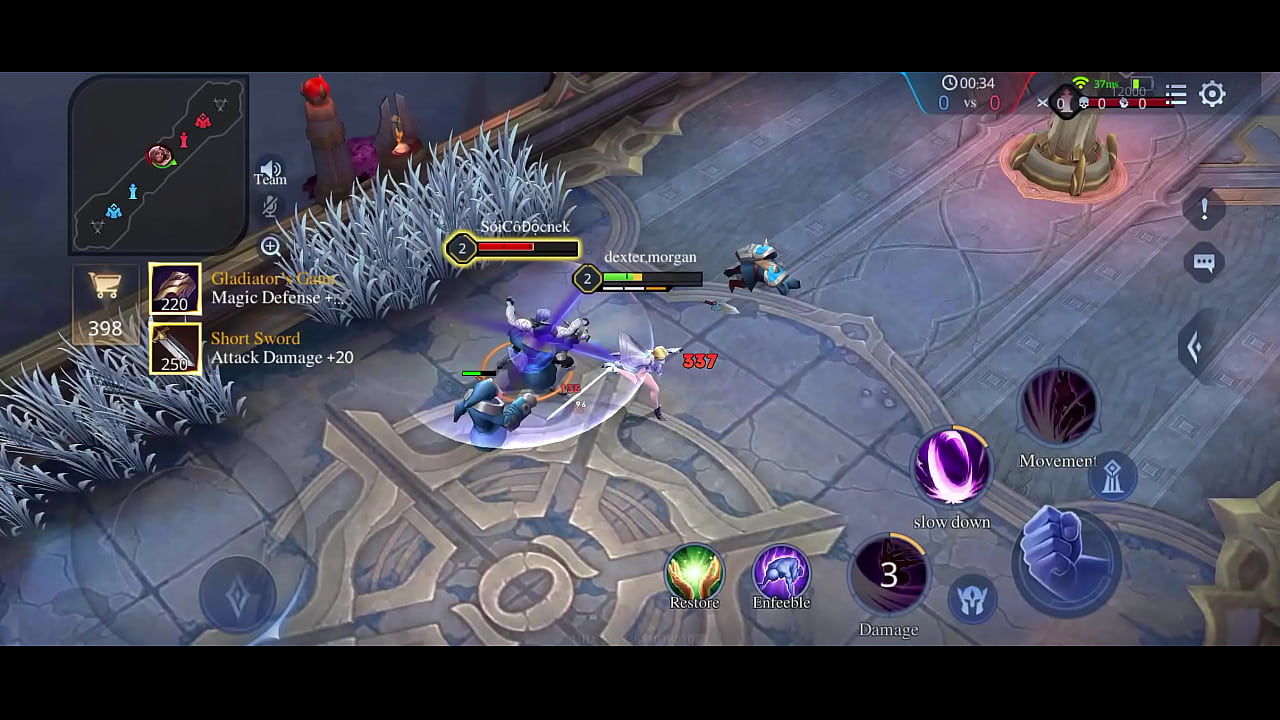Screen dimensions: 1280x720
Task: Expand the scoreboard list near the timer
Action: pos(1176,95)
